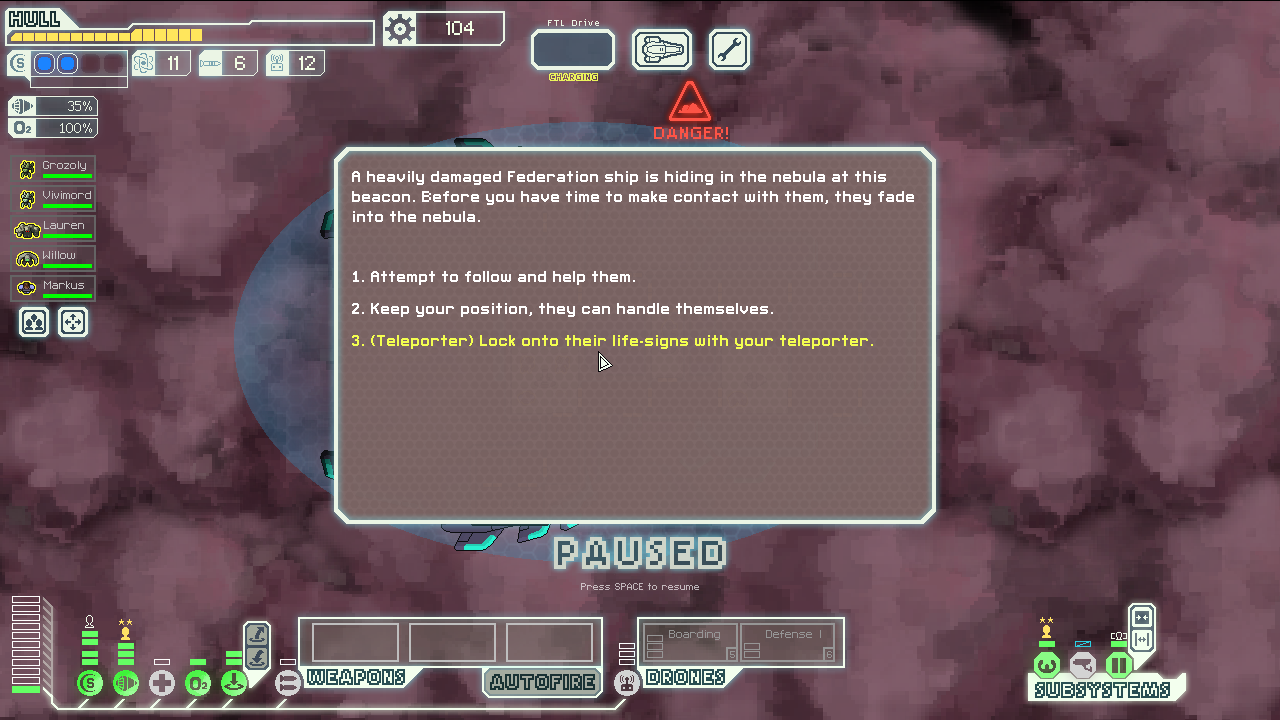1280x720 pixels.
Task: Choose to follow and help the Federation ship
Action: [502, 277]
